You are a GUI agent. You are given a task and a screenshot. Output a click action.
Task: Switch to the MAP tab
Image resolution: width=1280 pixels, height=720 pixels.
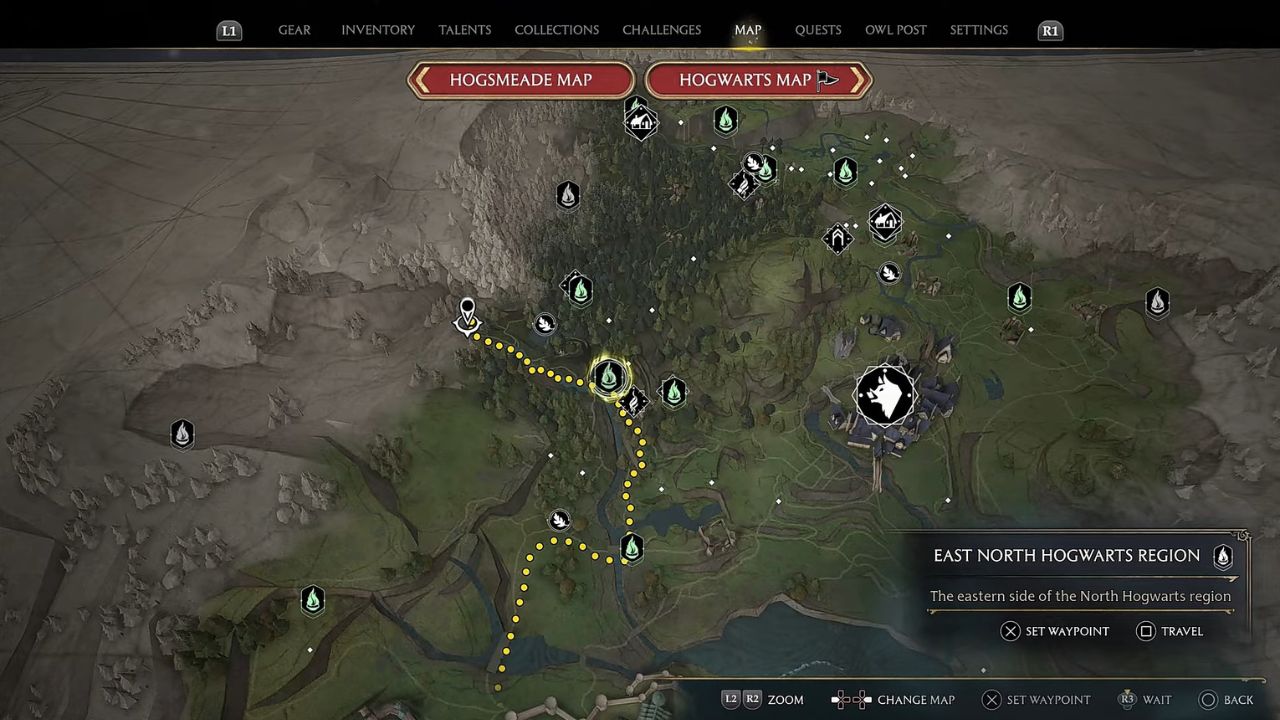[747, 30]
